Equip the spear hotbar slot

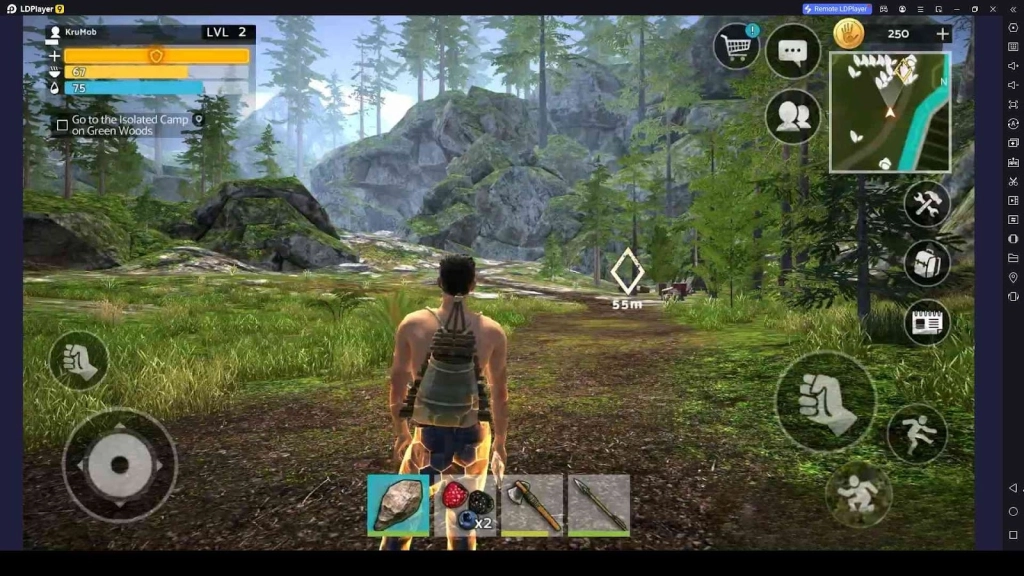(599, 505)
